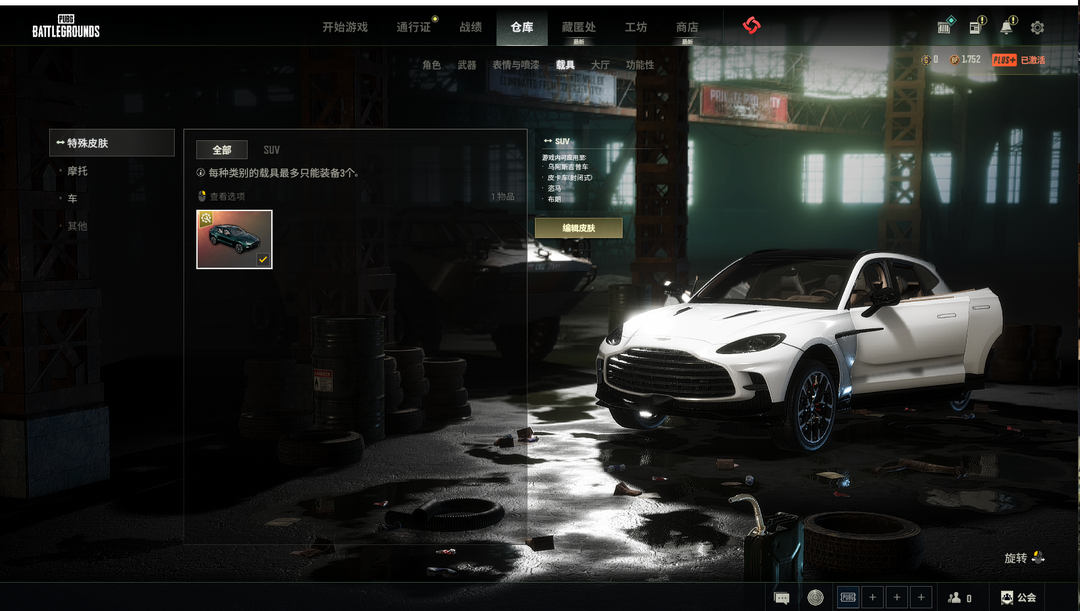This screenshot has width=1080, height=611.
Task: Open the 表情与喷漆 emotes category
Action: (x=515, y=65)
